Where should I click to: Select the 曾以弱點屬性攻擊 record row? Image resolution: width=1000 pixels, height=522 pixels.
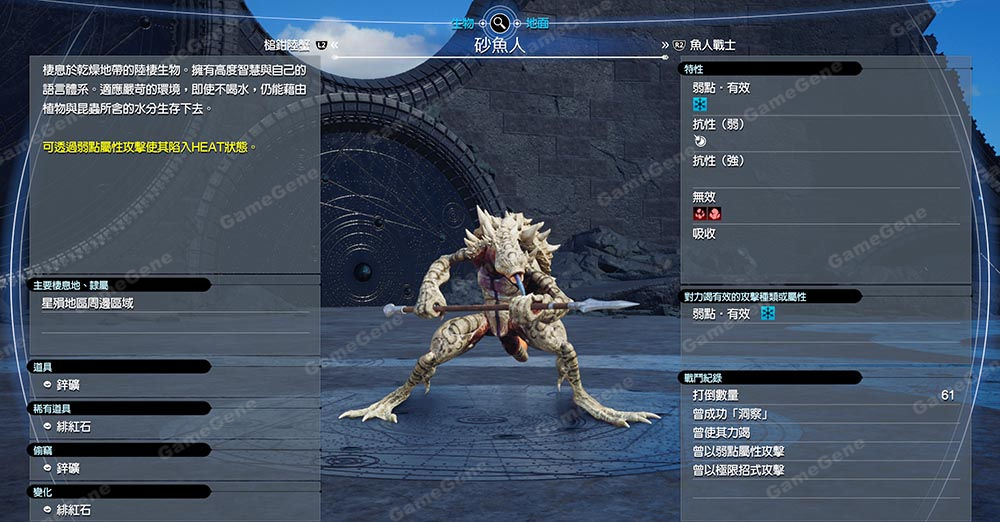(x=739, y=452)
